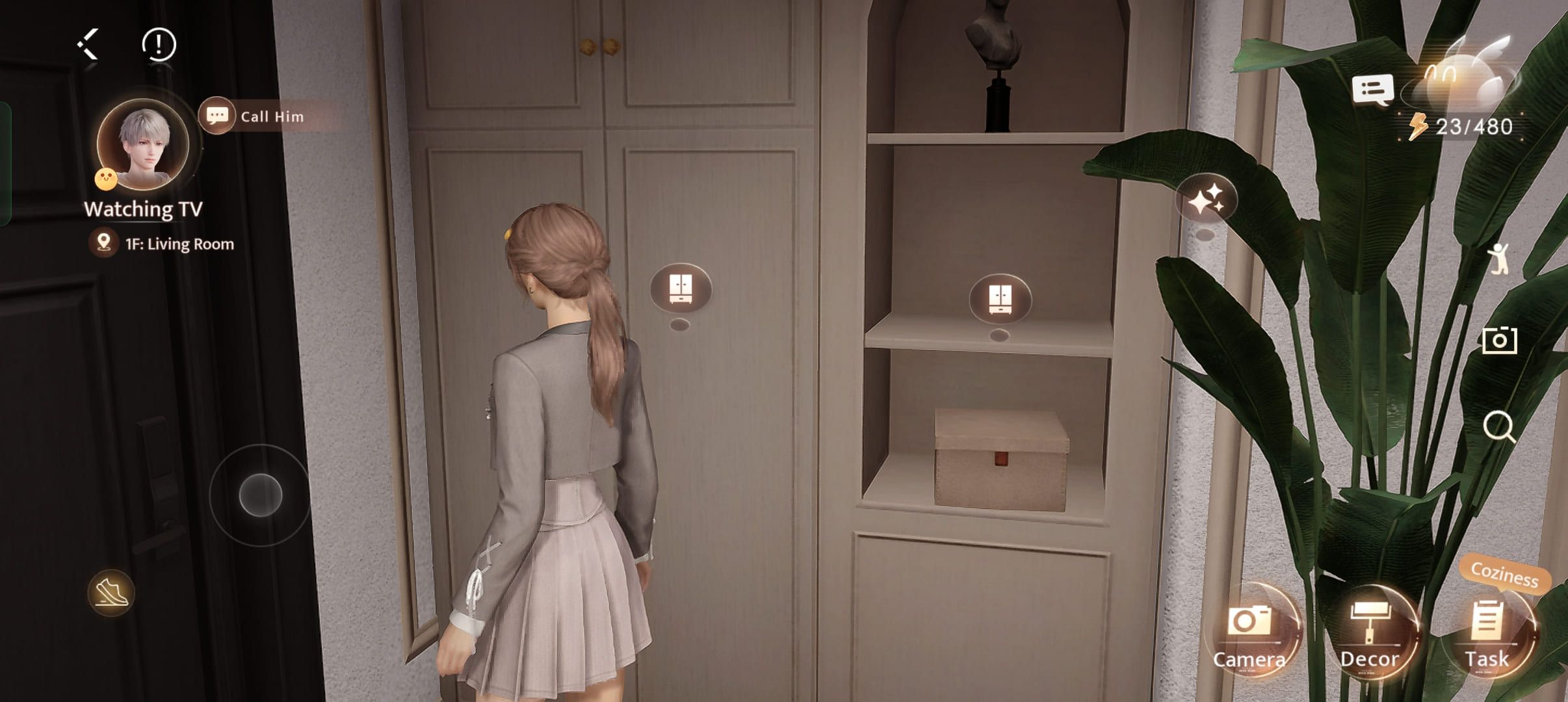Open the Task list
This screenshot has height=702, width=1568.
click(x=1487, y=634)
